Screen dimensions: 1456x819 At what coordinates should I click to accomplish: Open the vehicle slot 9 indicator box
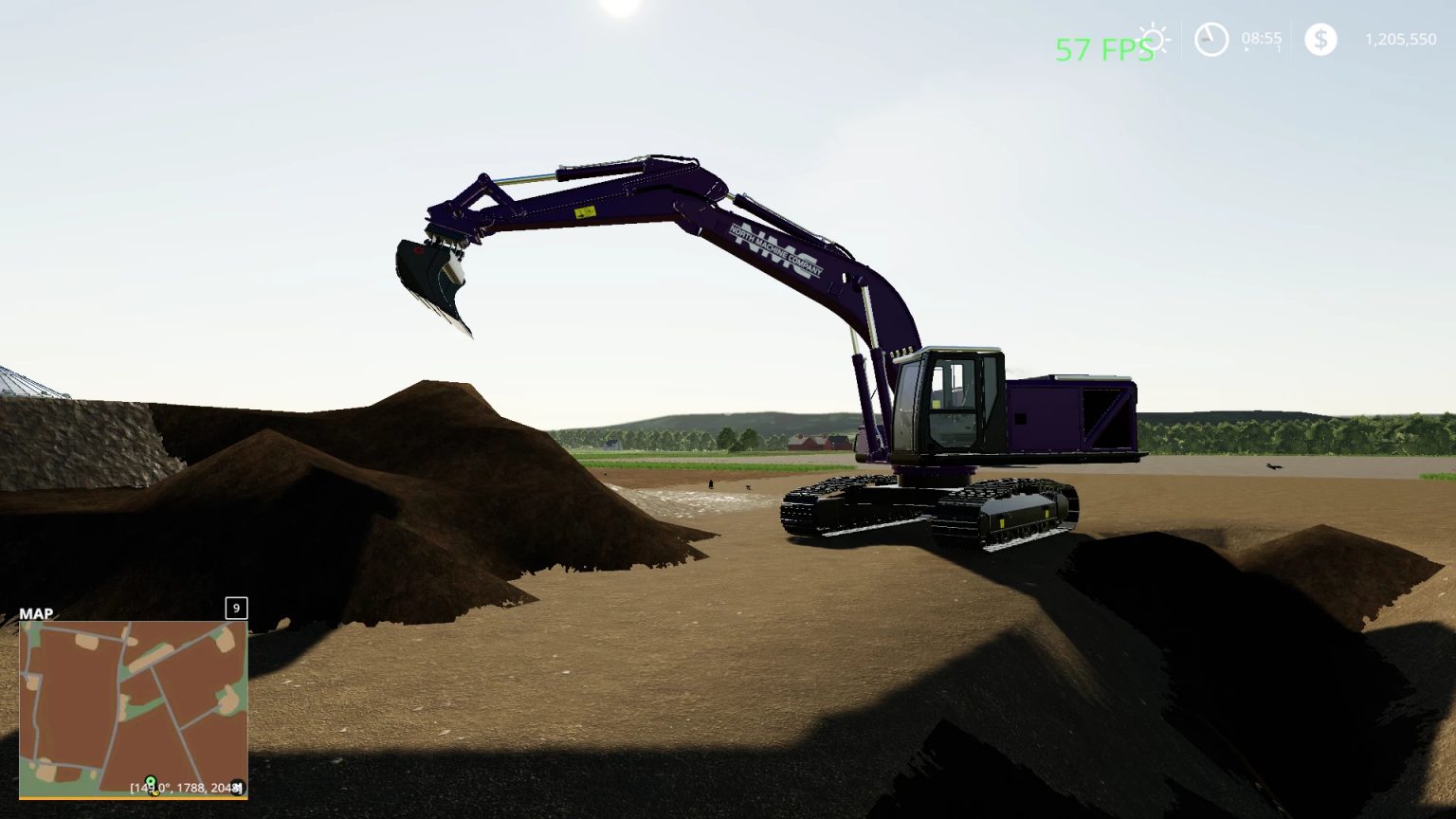235,608
